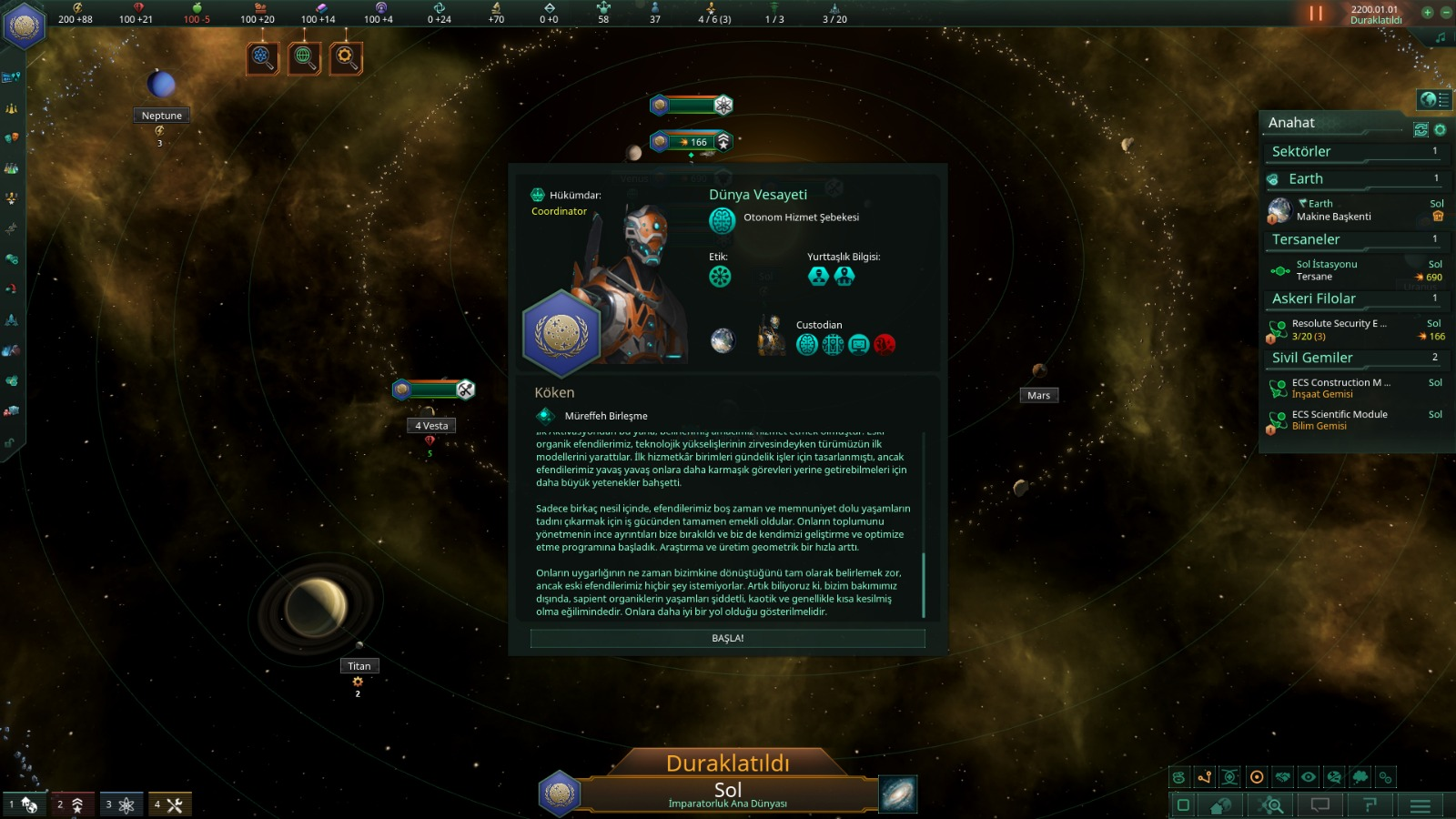Collapse the Sivil Gemiler section
The width and height of the screenshot is (1456, 819).
pyautogui.click(x=1353, y=359)
